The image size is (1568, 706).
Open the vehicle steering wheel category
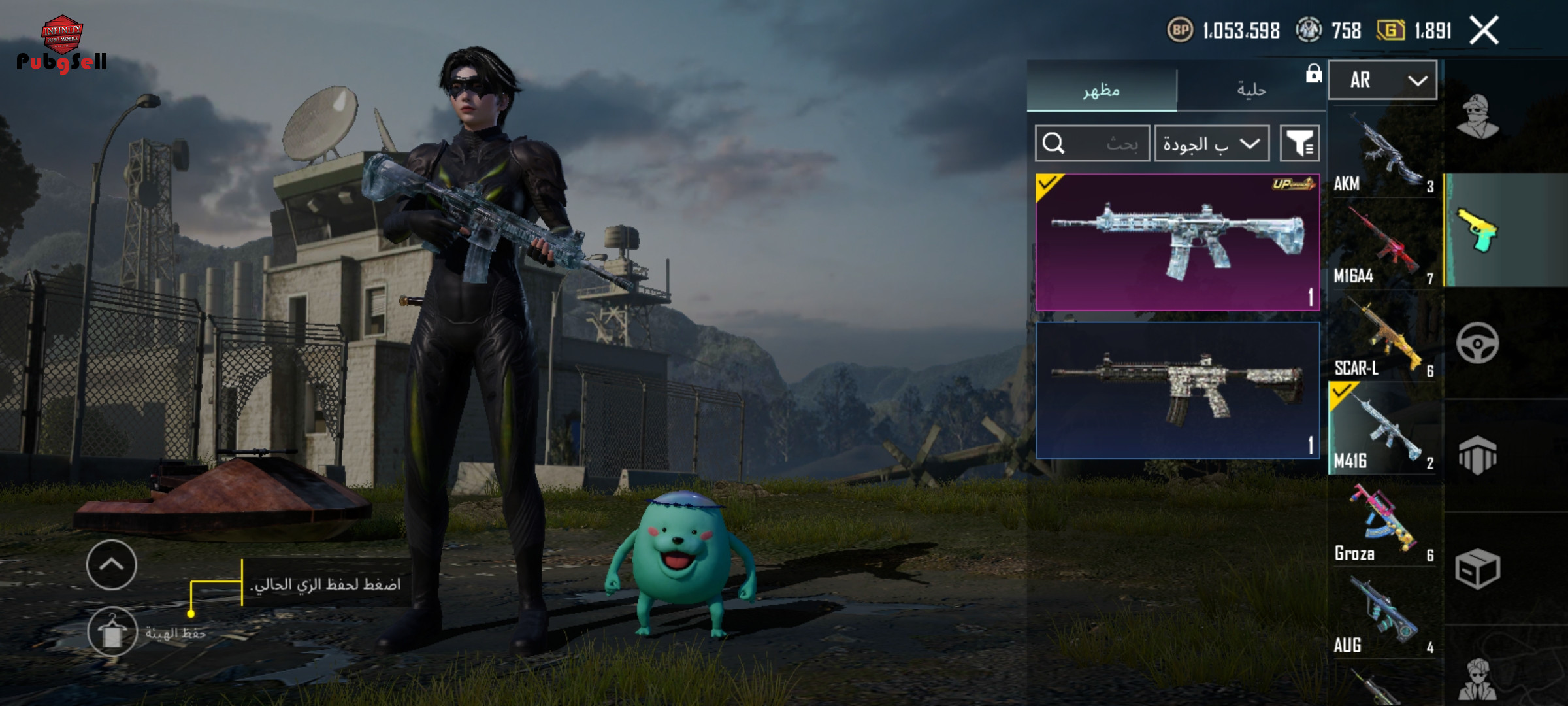pyautogui.click(x=1477, y=343)
